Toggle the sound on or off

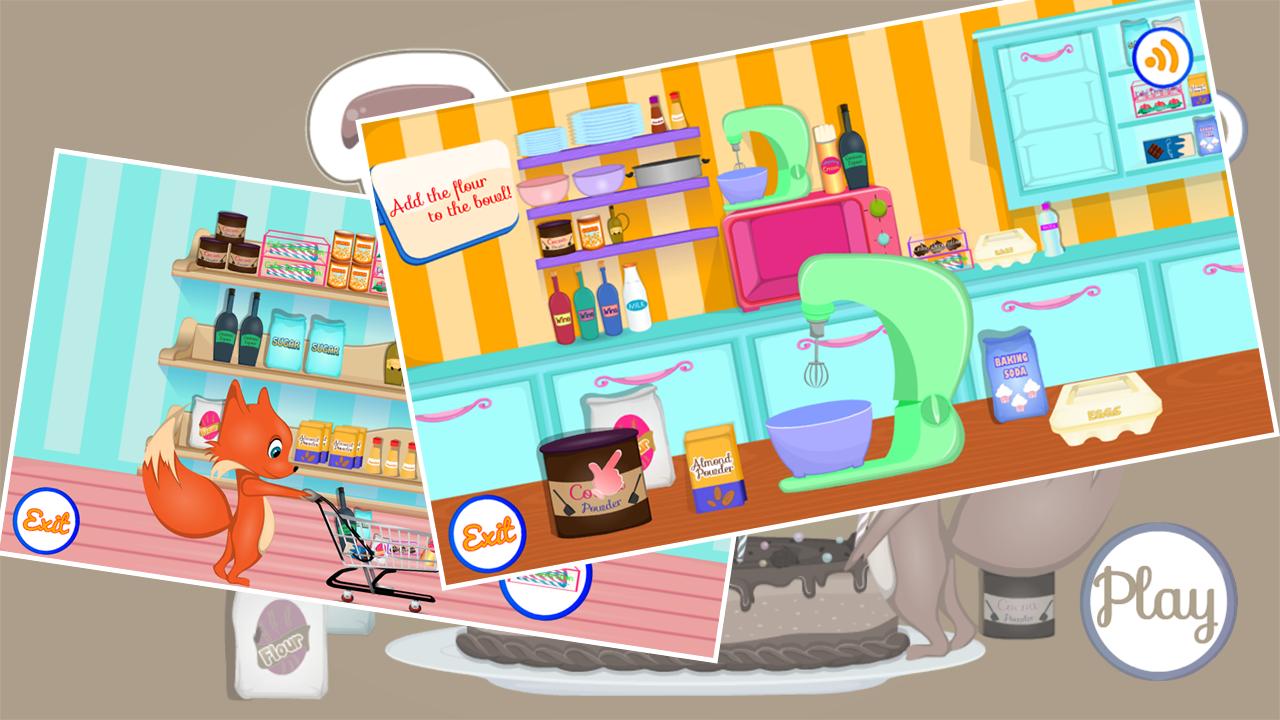[x=1162, y=57]
